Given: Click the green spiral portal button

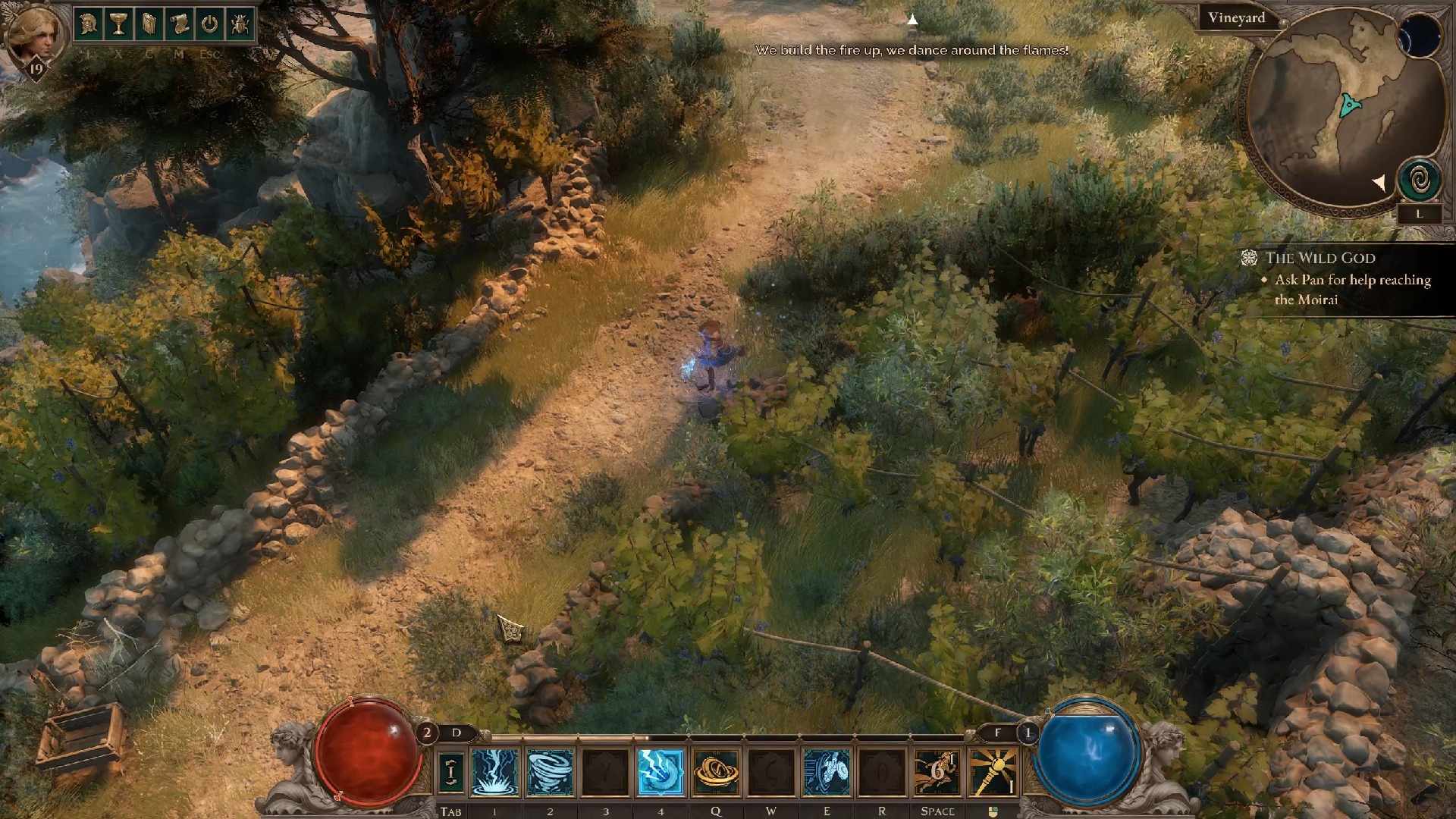Looking at the screenshot, I should coord(1420,180).
